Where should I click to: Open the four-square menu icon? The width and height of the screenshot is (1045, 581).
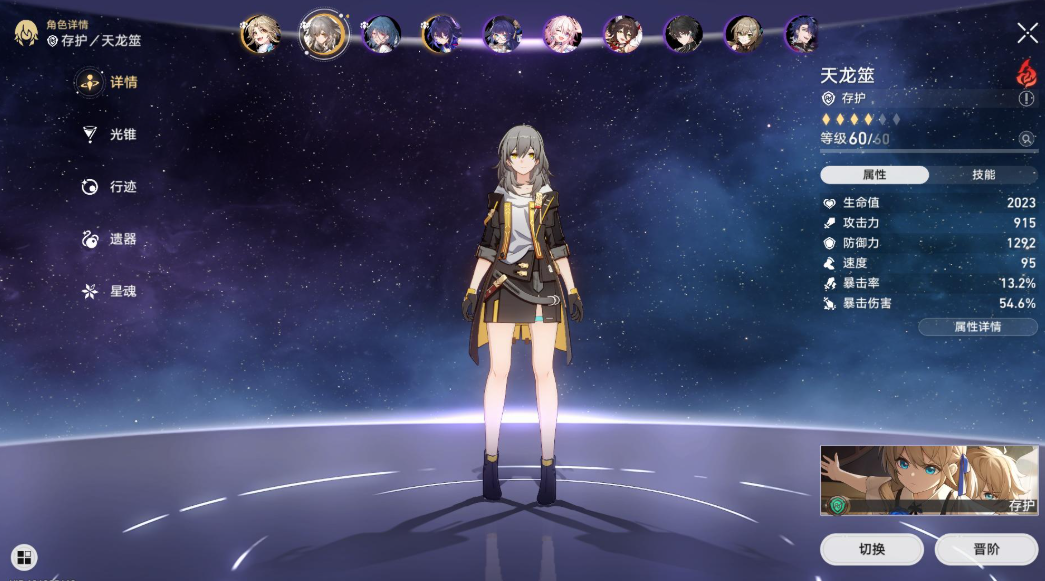[x=24, y=557]
